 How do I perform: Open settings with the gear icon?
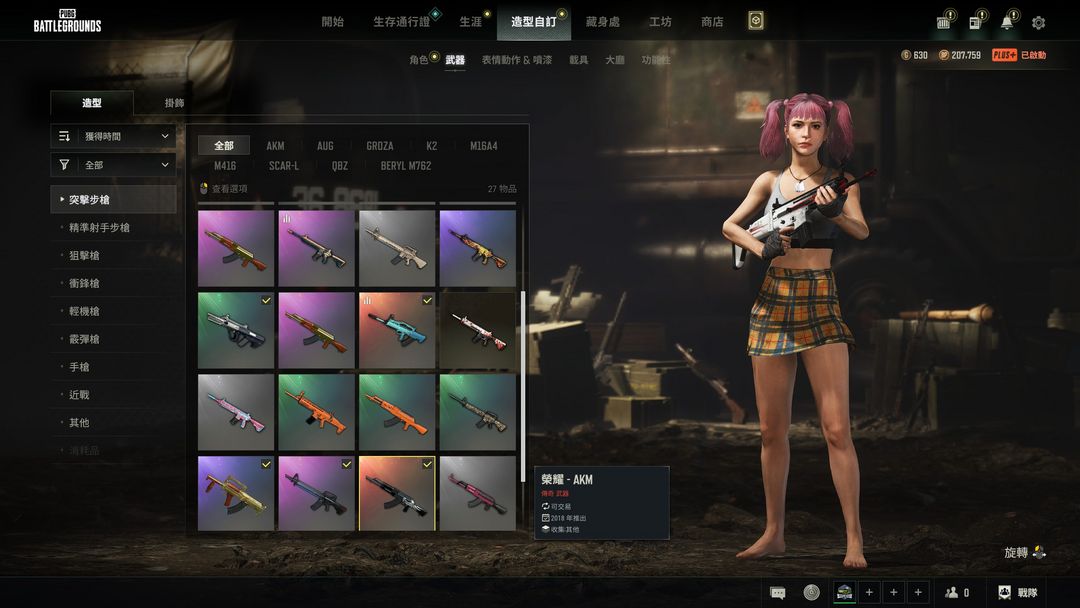click(x=1039, y=23)
